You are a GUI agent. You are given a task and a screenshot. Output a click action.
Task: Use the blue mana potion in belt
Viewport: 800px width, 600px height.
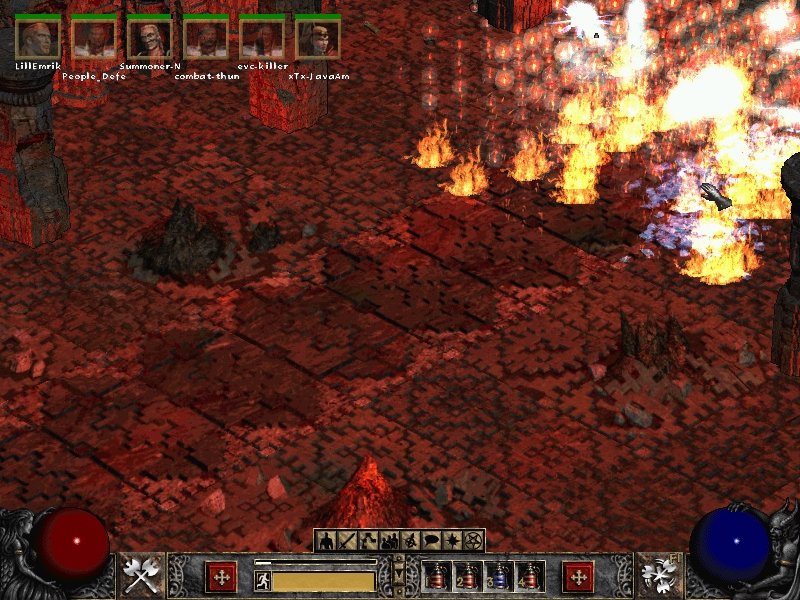pos(498,577)
